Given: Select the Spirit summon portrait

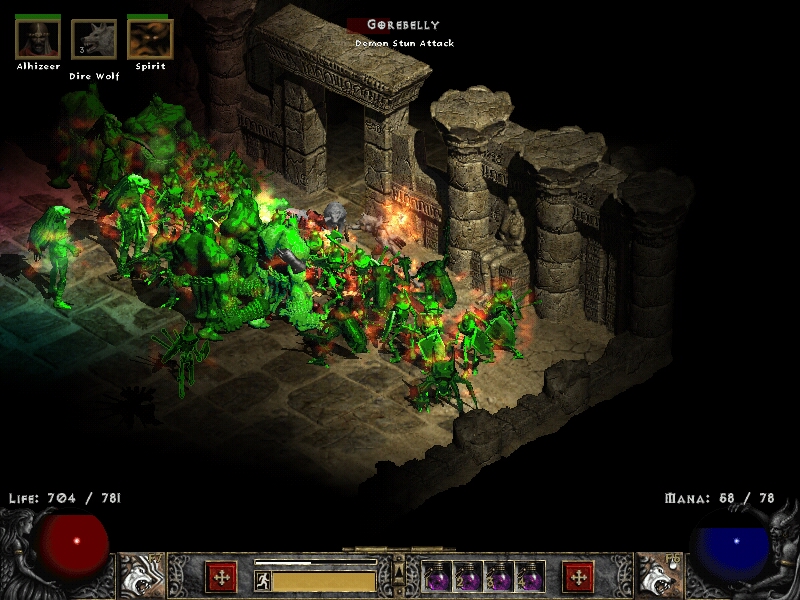Looking at the screenshot, I should [x=150, y=39].
